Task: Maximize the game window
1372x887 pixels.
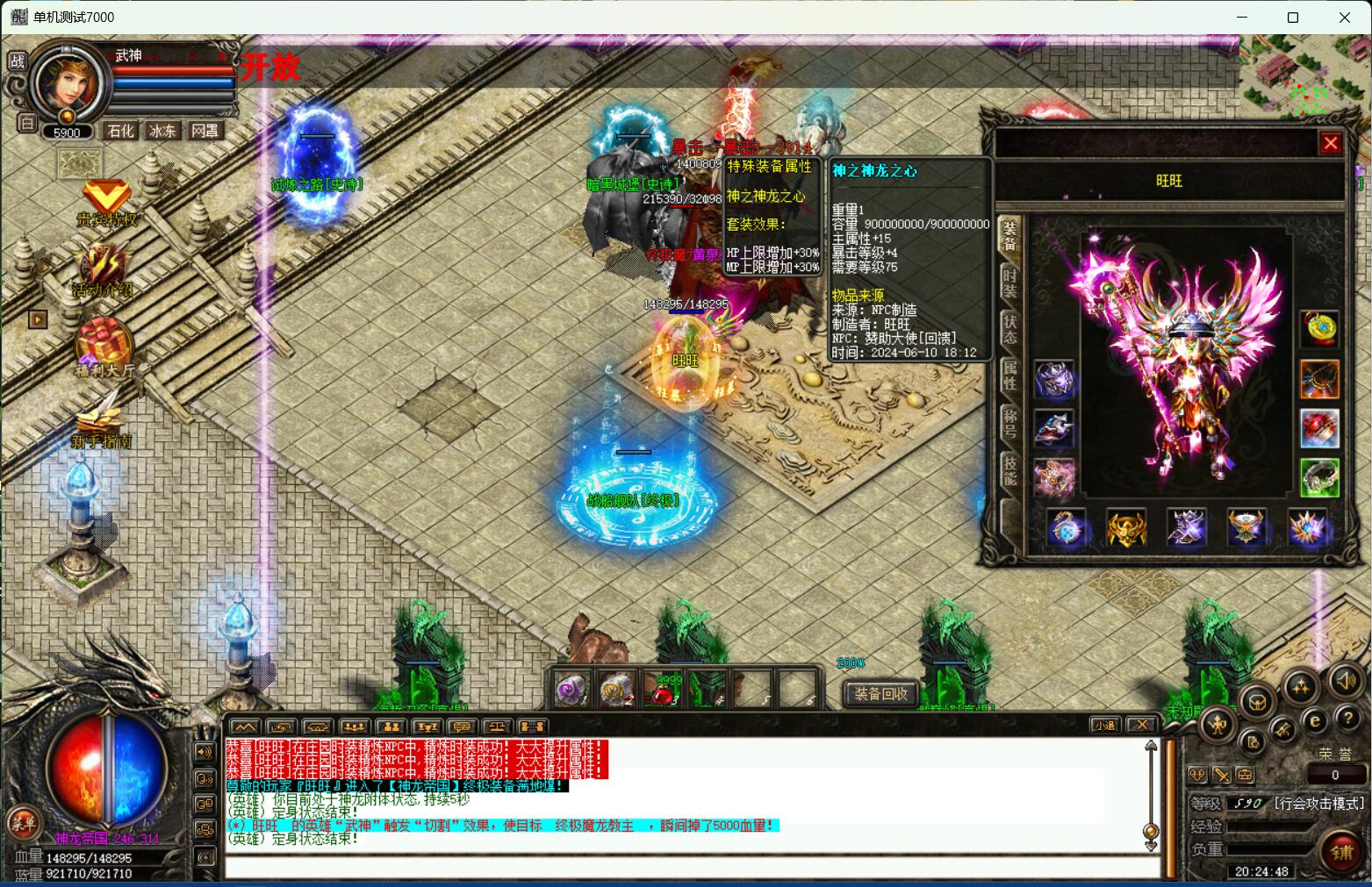Action: click(1292, 18)
